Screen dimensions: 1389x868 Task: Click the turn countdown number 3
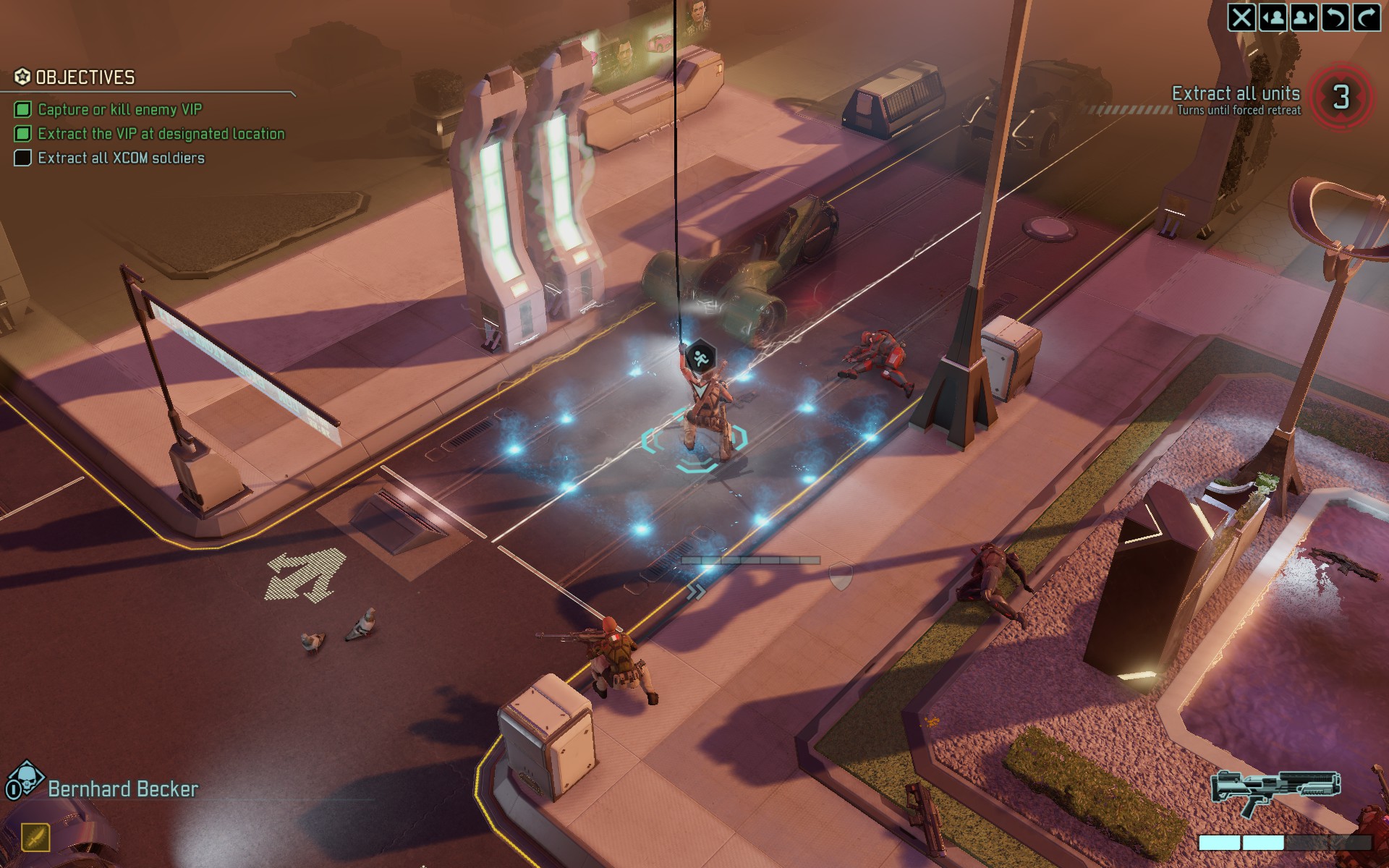tap(1341, 97)
